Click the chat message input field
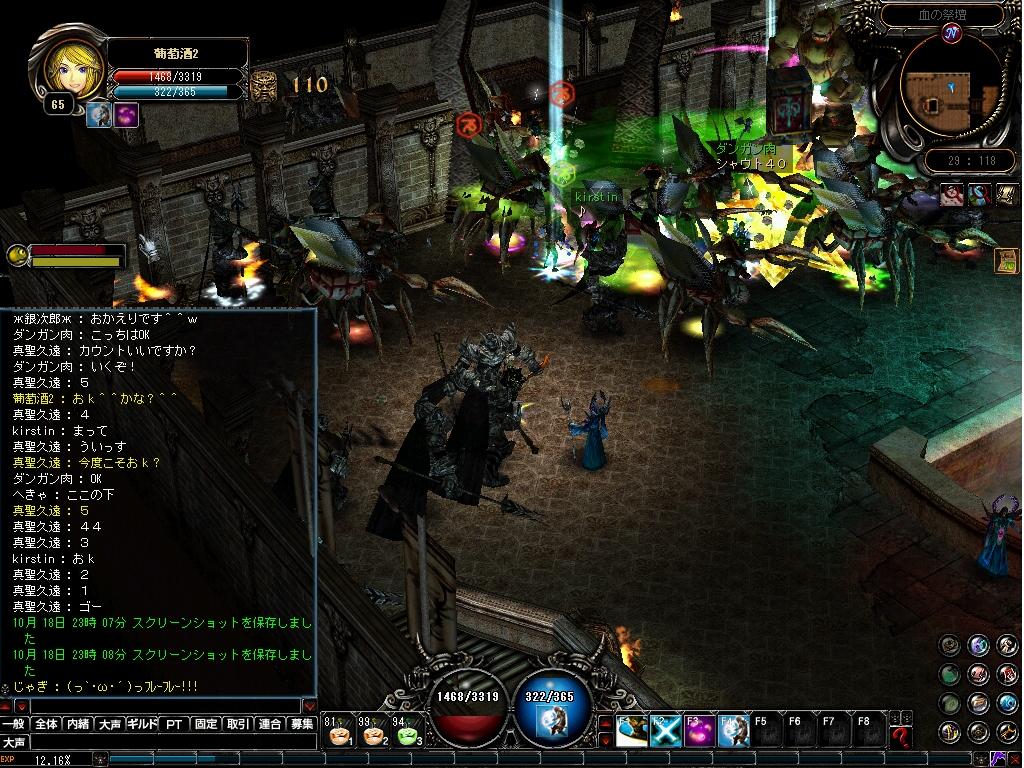This screenshot has width=1024, height=768. 160,706
